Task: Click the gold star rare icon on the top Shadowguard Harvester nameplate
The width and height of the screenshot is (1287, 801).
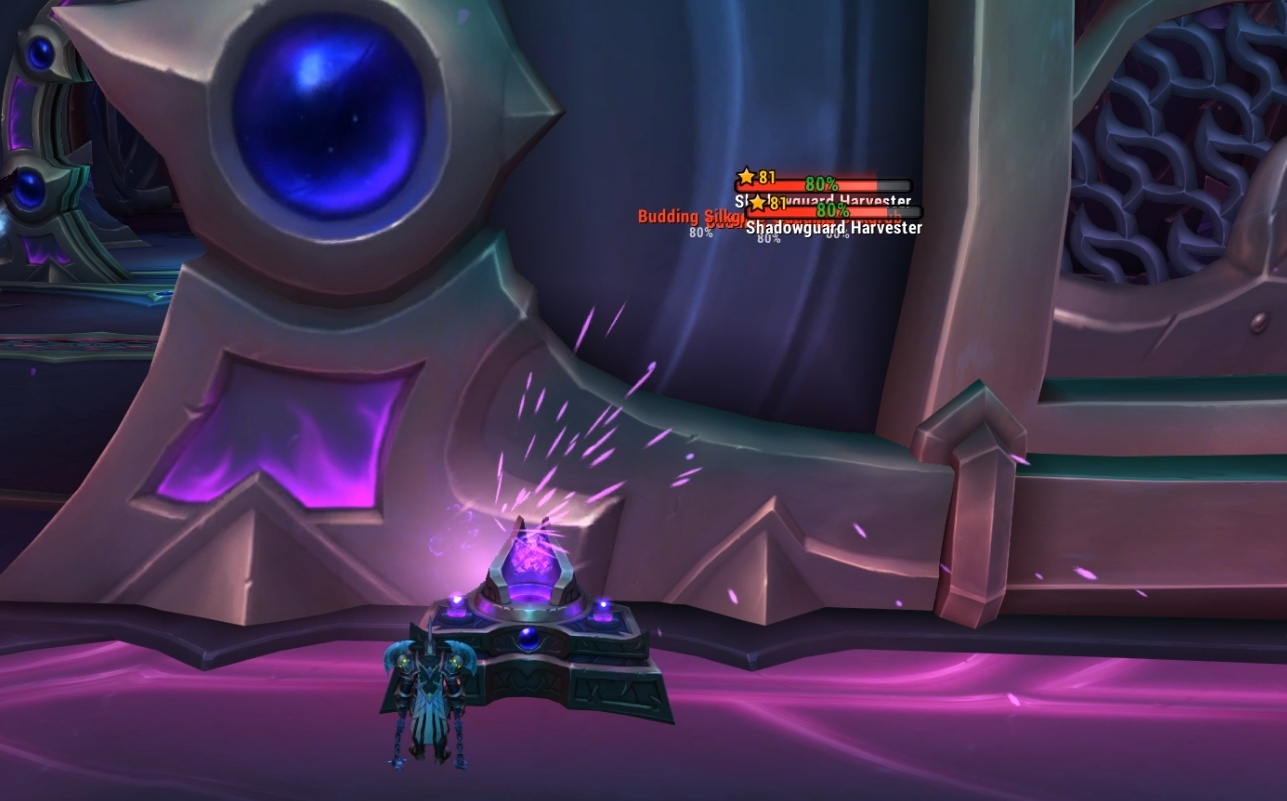Action: [x=746, y=177]
